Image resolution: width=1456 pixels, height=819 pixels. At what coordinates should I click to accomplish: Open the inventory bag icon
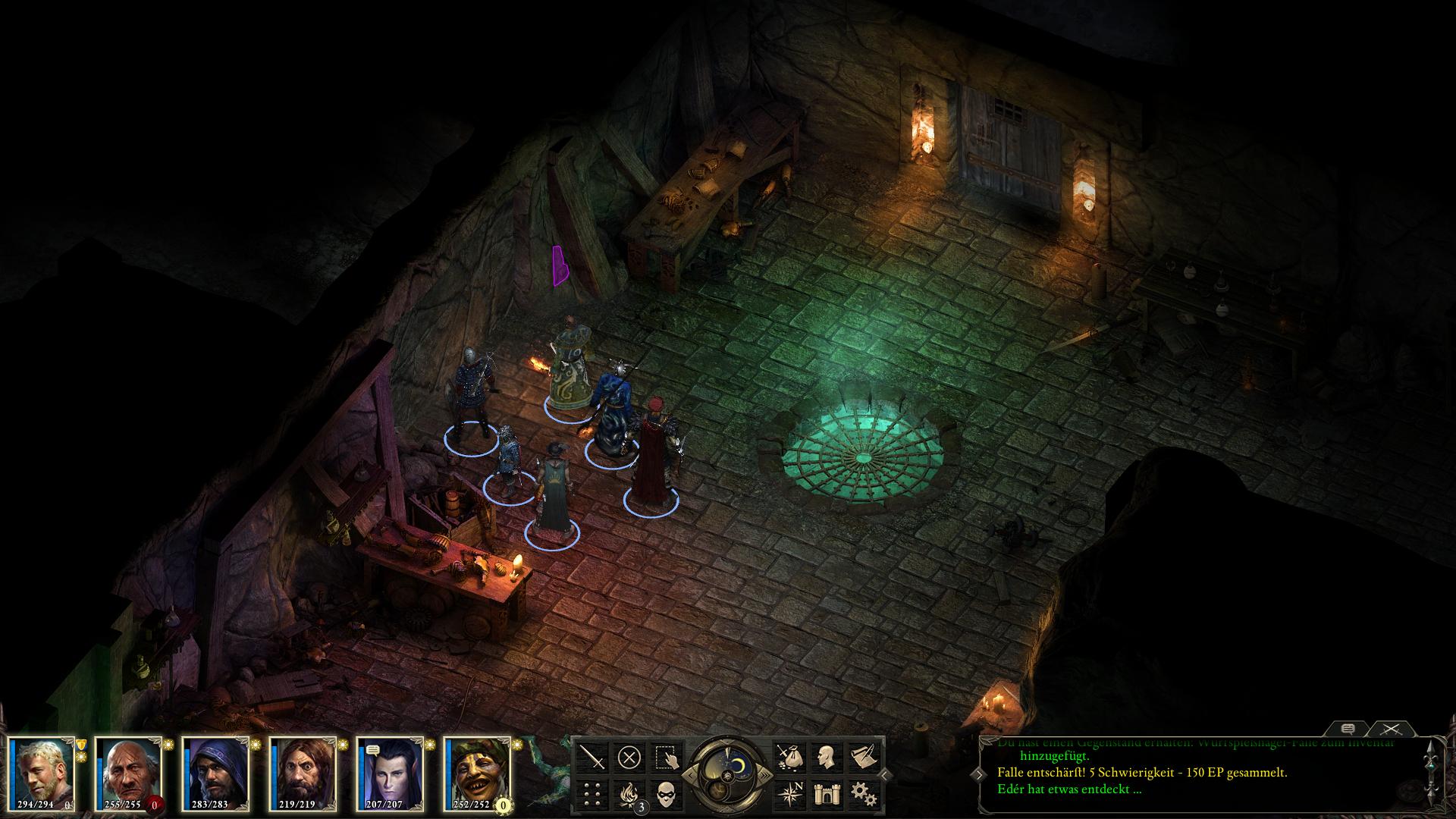(x=789, y=757)
